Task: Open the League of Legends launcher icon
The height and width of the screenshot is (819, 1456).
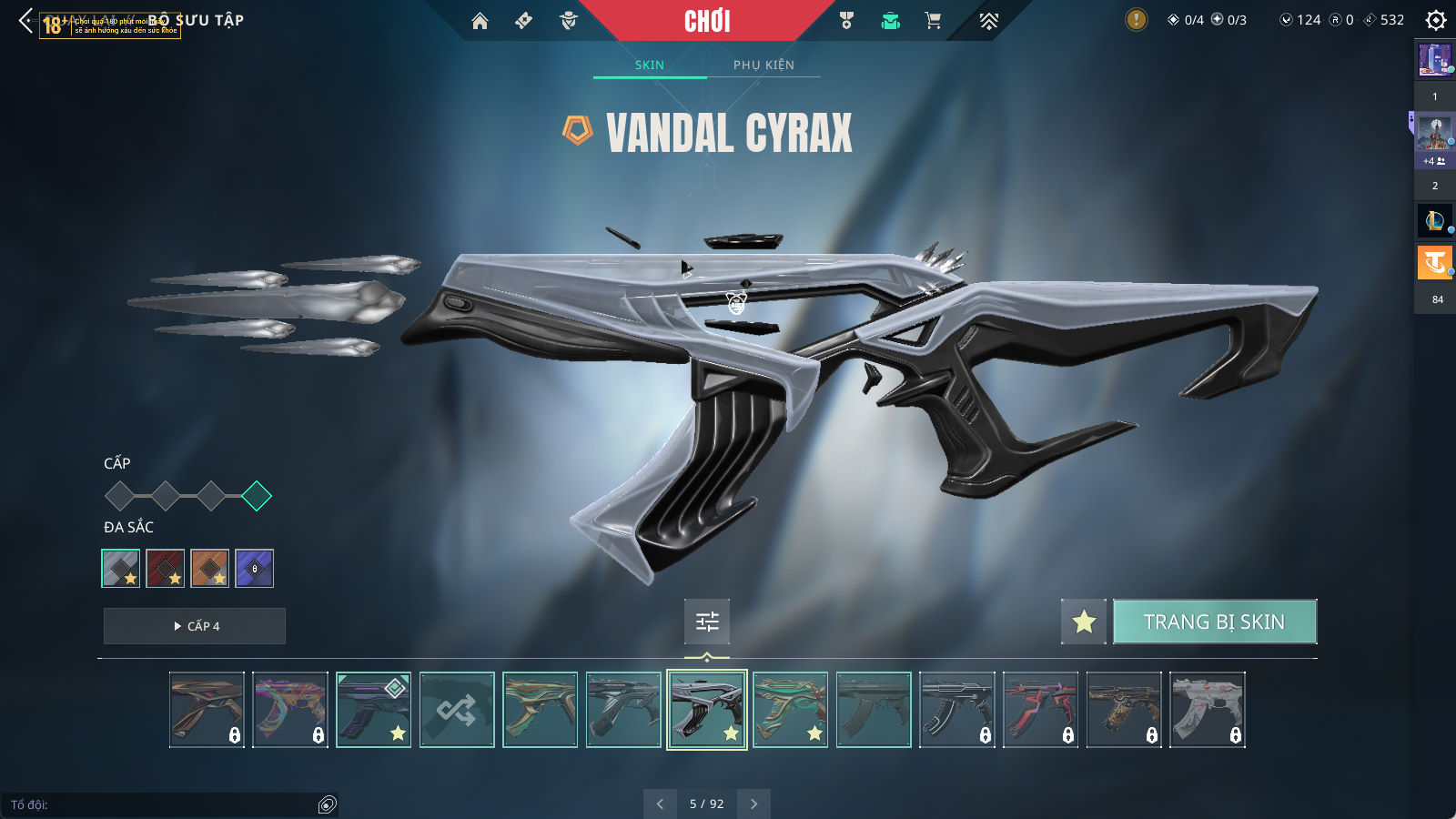Action: click(1434, 220)
